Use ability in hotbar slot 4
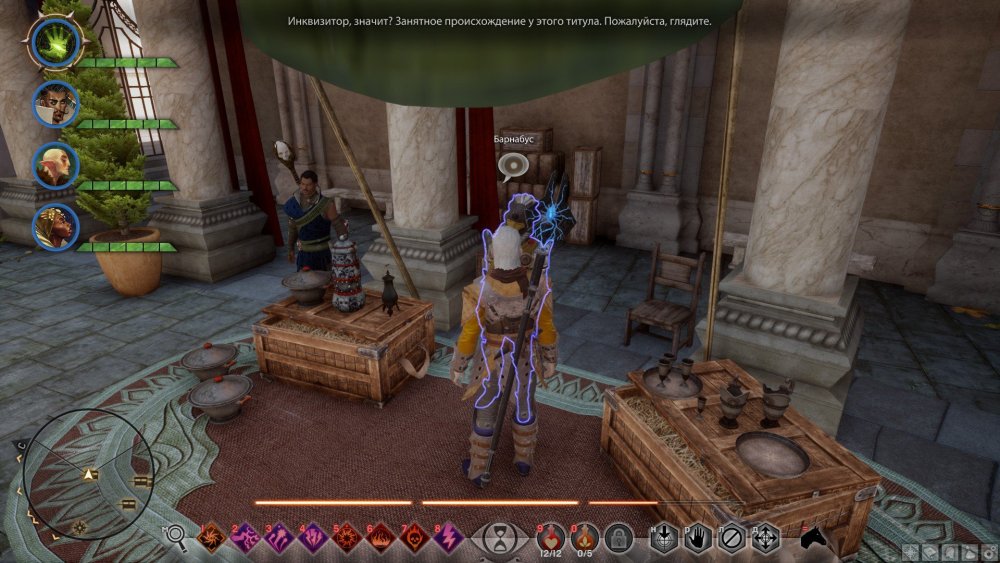Screen dimensions: 1000x563 (x=313, y=539)
